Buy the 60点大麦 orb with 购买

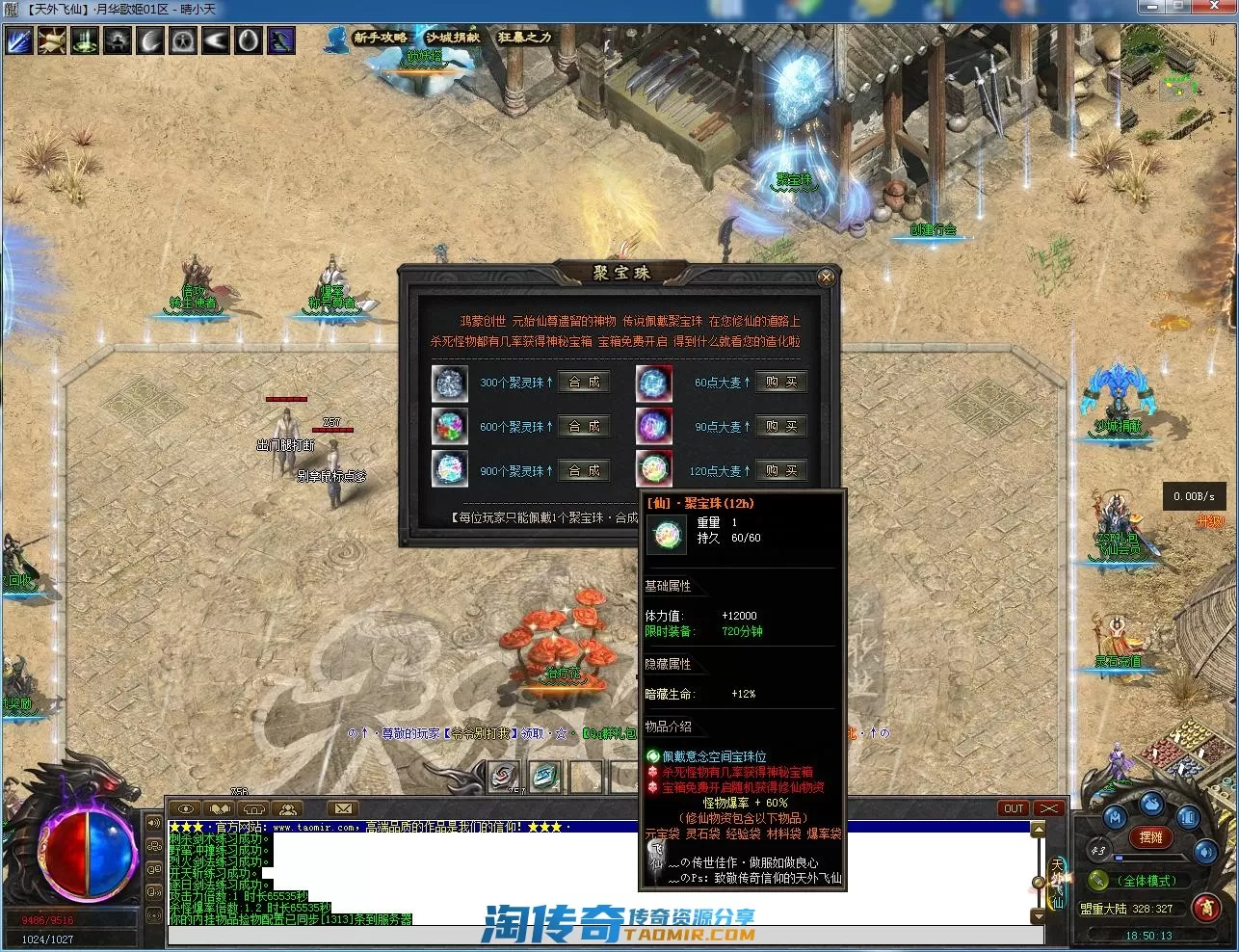click(x=780, y=383)
